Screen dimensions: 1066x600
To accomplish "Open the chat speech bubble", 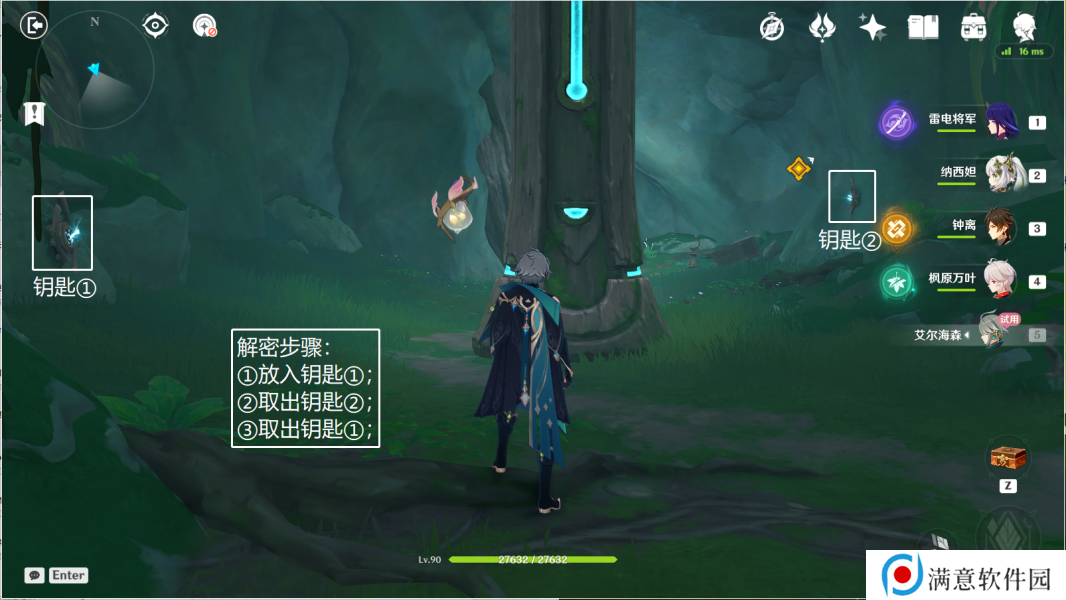I will tap(34, 575).
